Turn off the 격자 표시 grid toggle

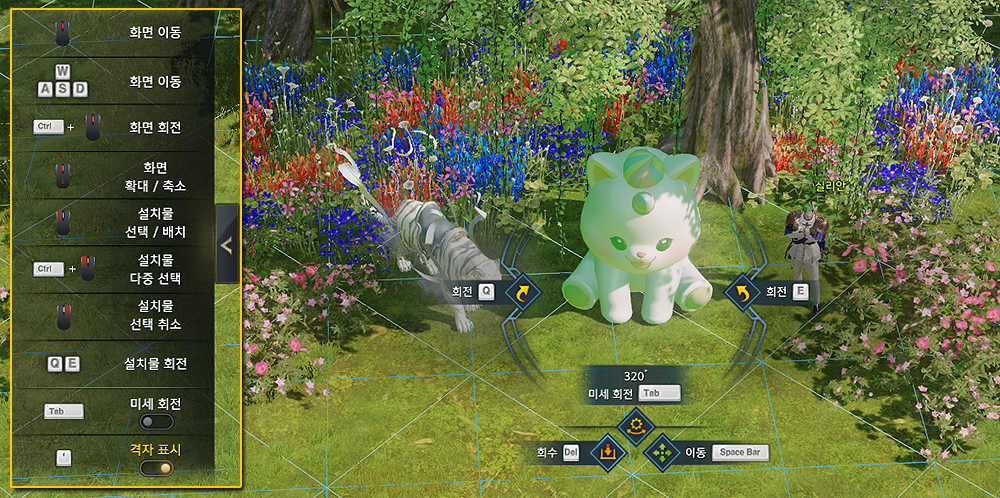pos(157,467)
